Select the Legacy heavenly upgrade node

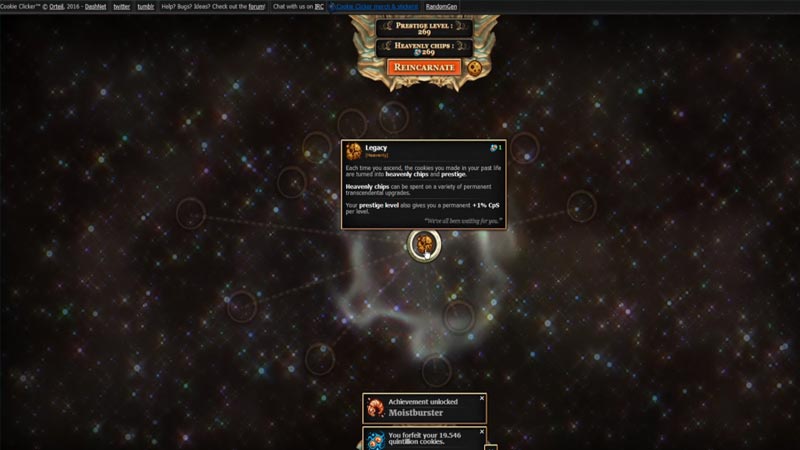click(x=424, y=243)
